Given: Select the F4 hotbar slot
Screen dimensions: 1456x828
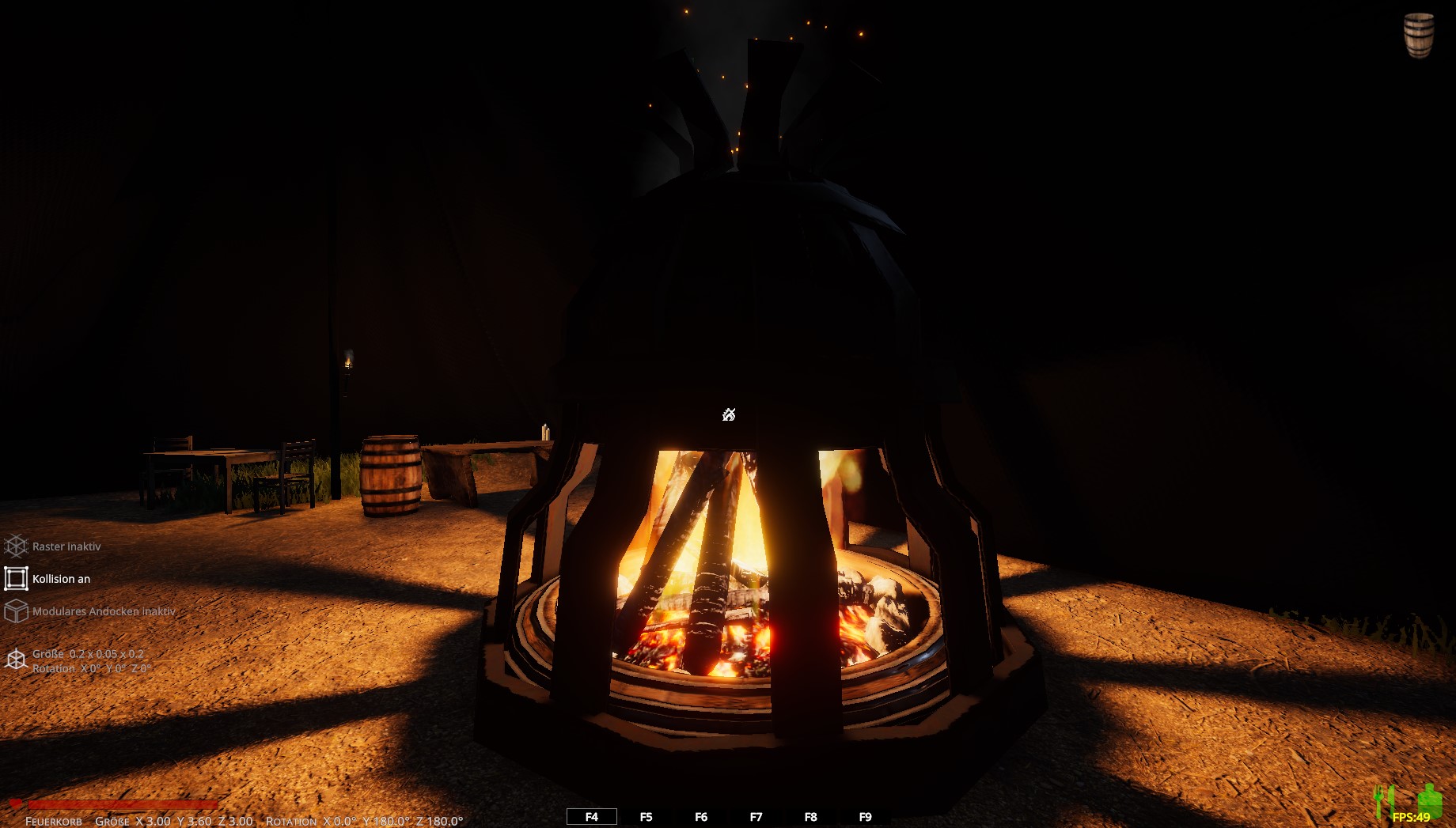Looking at the screenshot, I should (591, 817).
